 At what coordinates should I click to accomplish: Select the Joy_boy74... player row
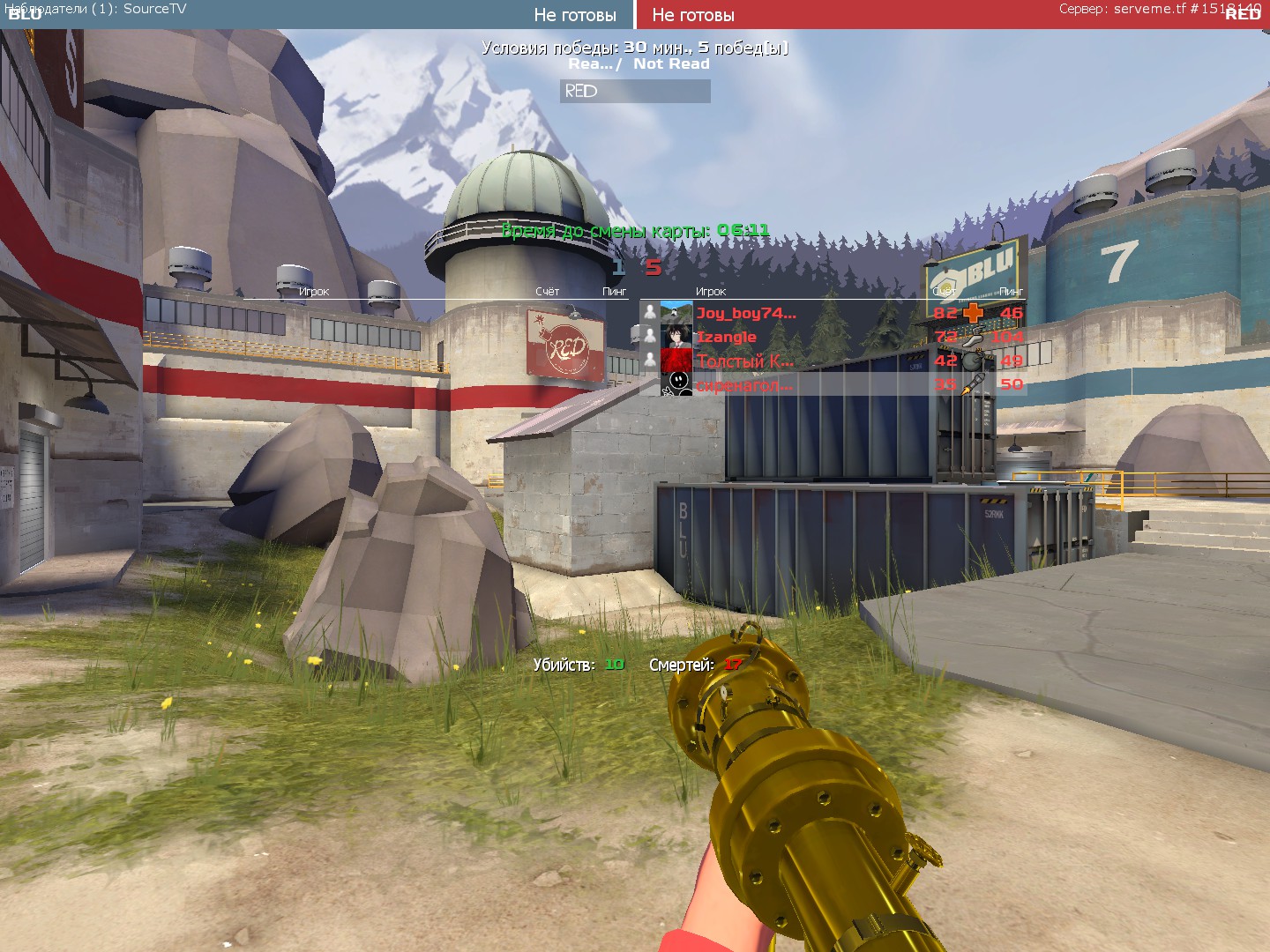point(746,313)
